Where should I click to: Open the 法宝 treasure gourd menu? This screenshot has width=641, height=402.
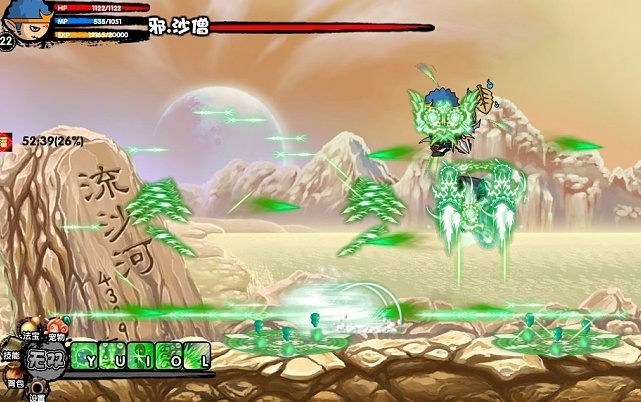(32, 327)
